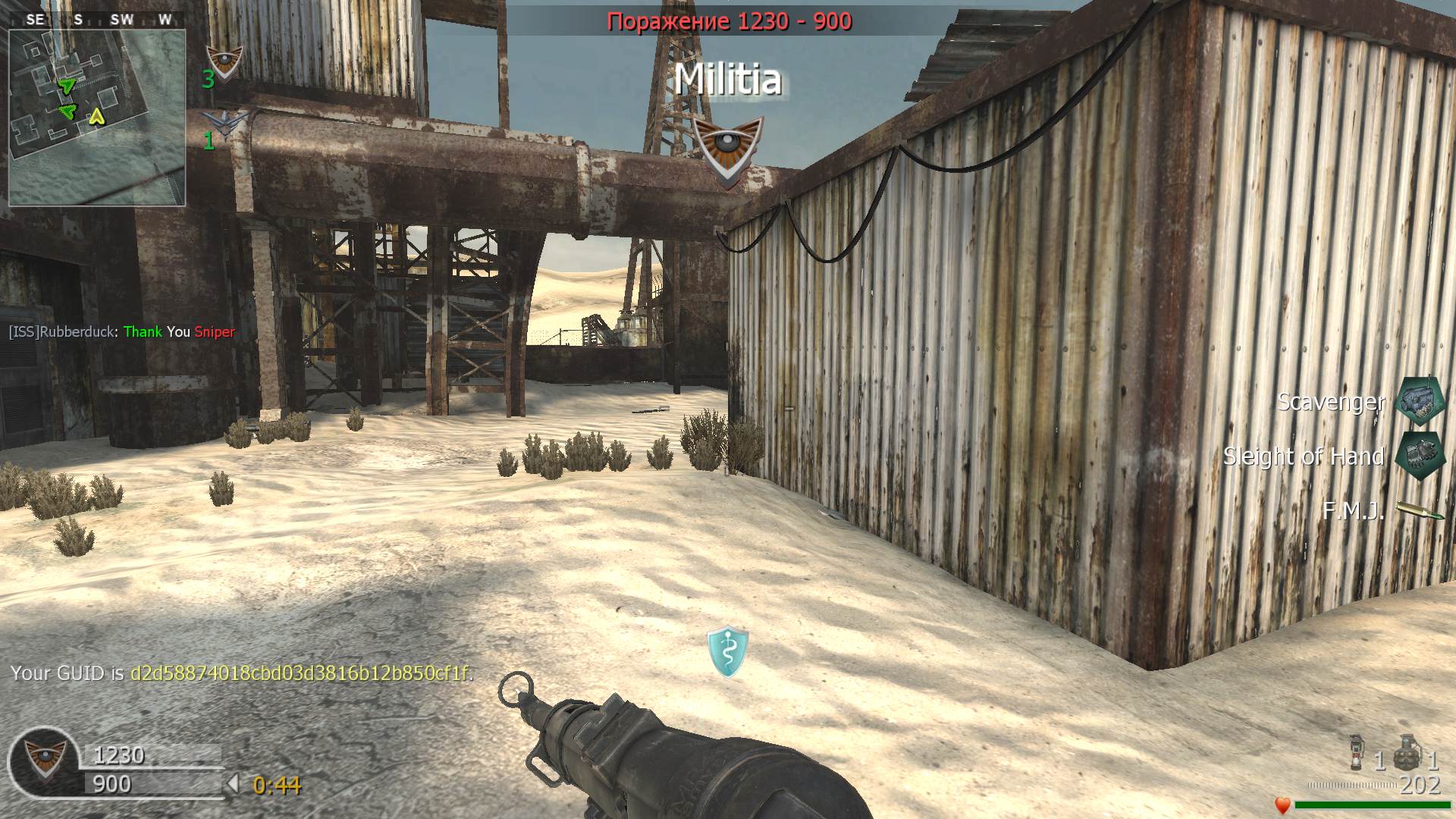Click the yellow player arrow on the minimap
The width and height of the screenshot is (1456, 819).
coord(96,116)
